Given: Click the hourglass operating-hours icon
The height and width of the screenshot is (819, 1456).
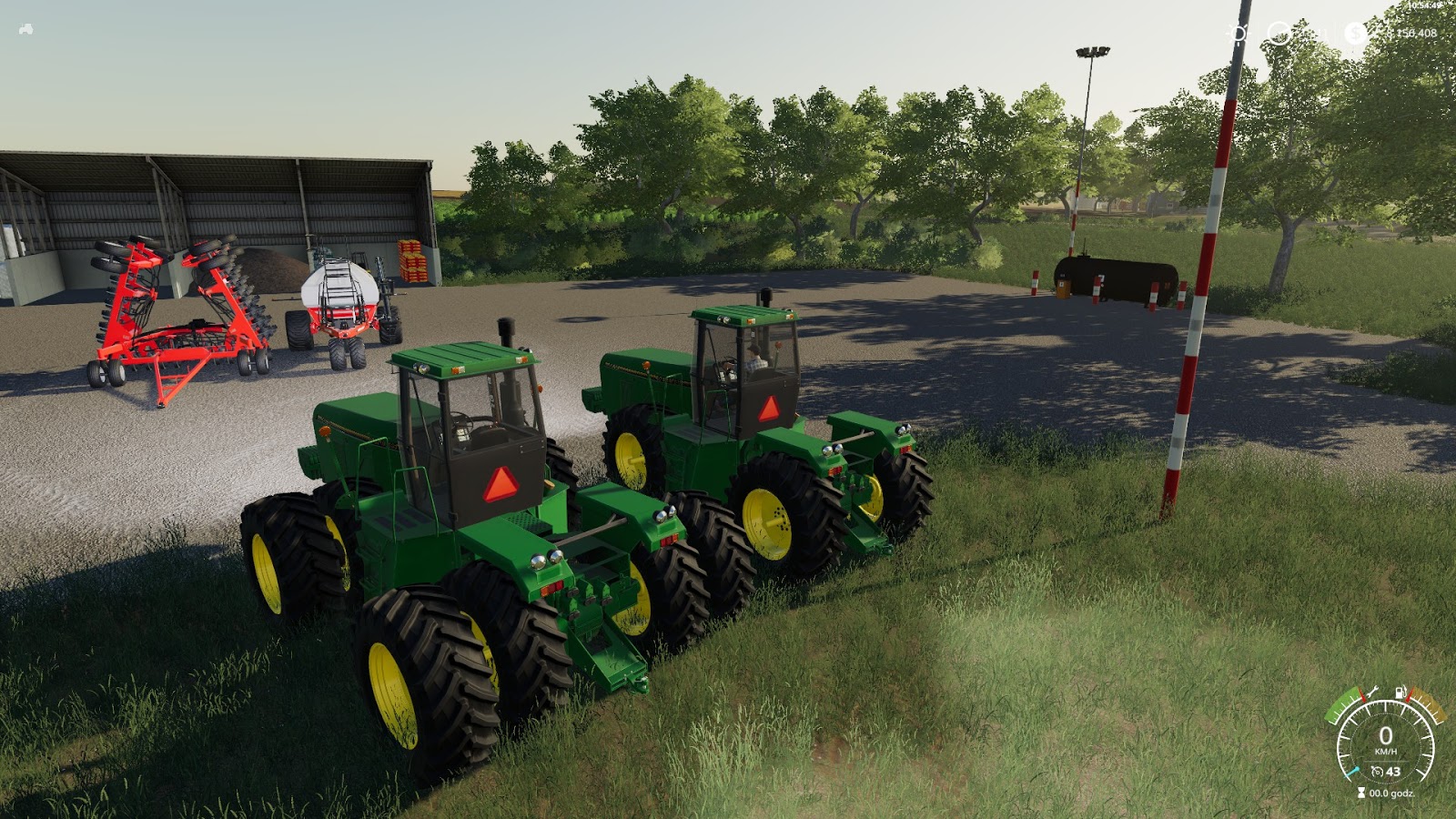Looking at the screenshot, I should coord(1361,792).
